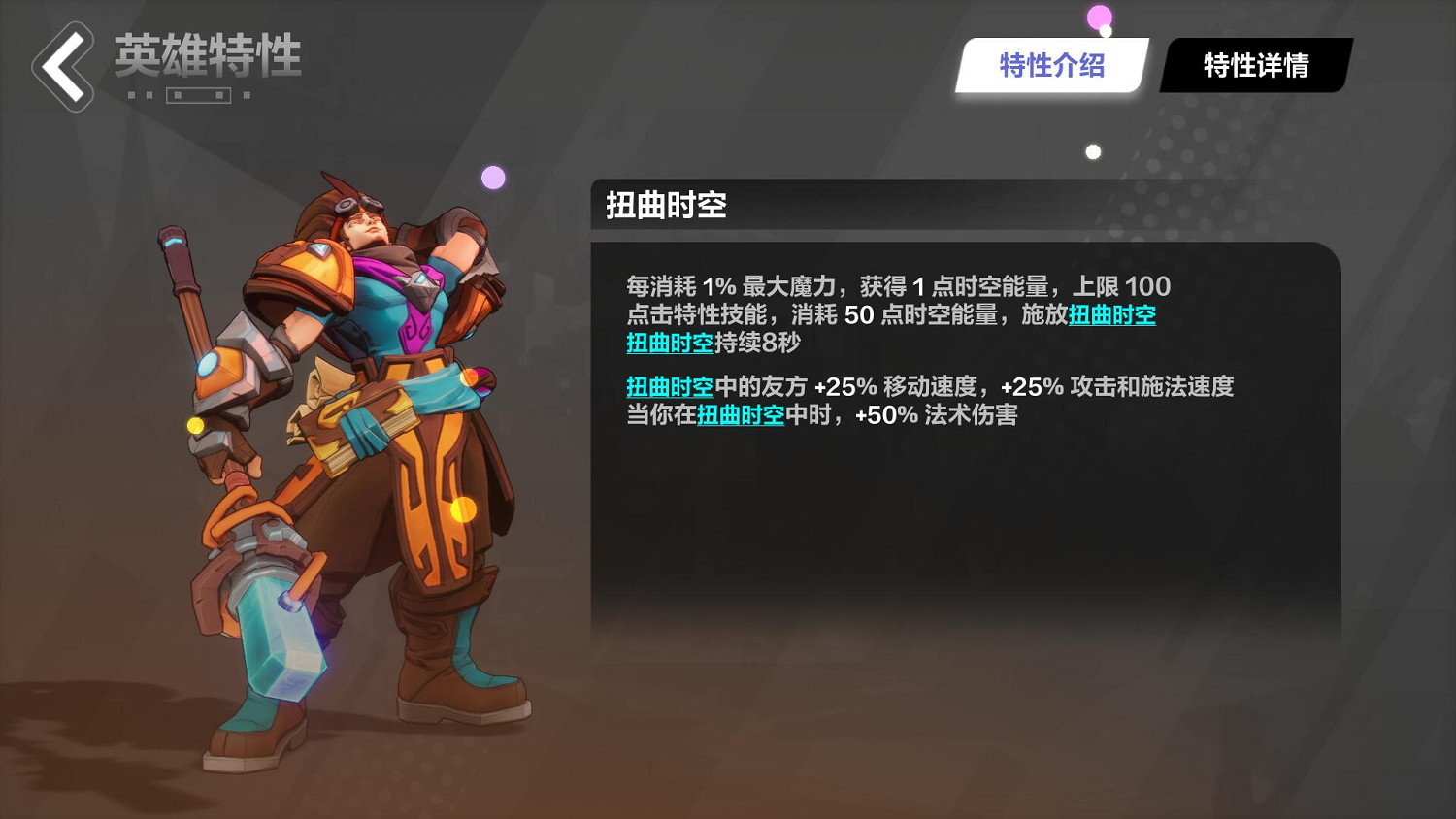Open the 扭曲时空 link in the ally bonus line
This screenshot has height=819, width=1456.
(669, 386)
